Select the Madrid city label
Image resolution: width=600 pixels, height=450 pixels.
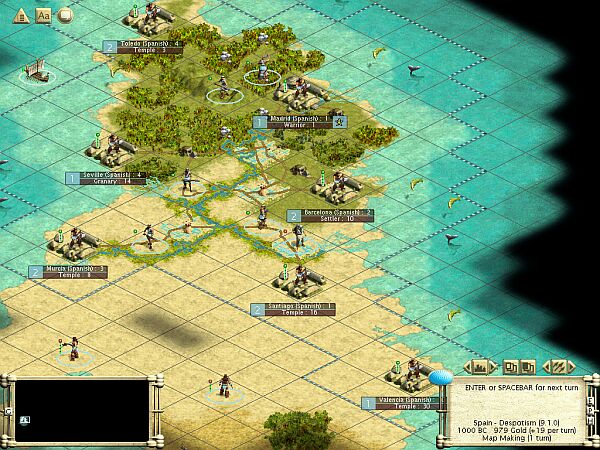click(291, 121)
